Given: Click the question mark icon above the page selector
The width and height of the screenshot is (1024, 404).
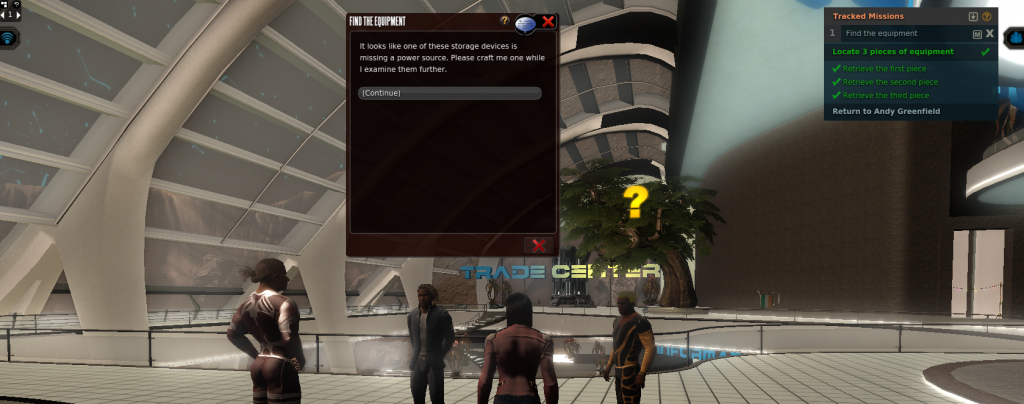Looking at the screenshot, I should (x=18, y=4).
